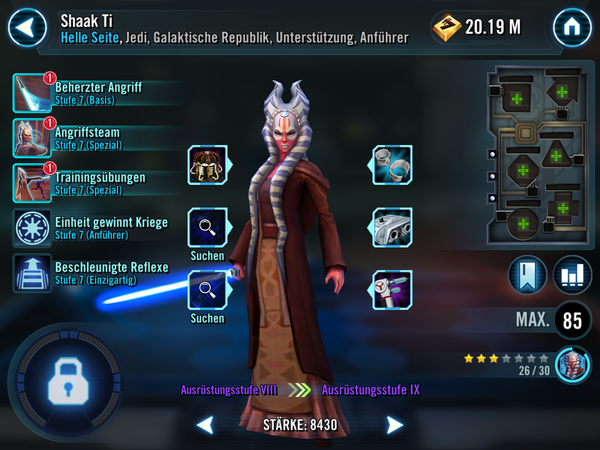Show the previous character with left arrow
The width and height of the screenshot is (600, 450).
click(x=204, y=426)
